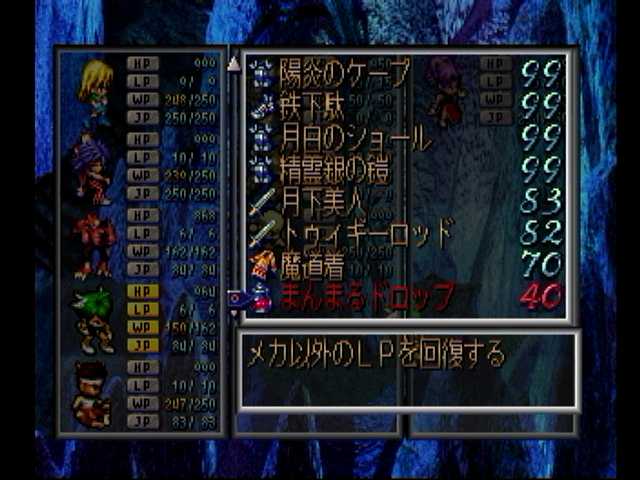Choose the blonde-haired party member
The image size is (640, 480).
tap(97, 91)
